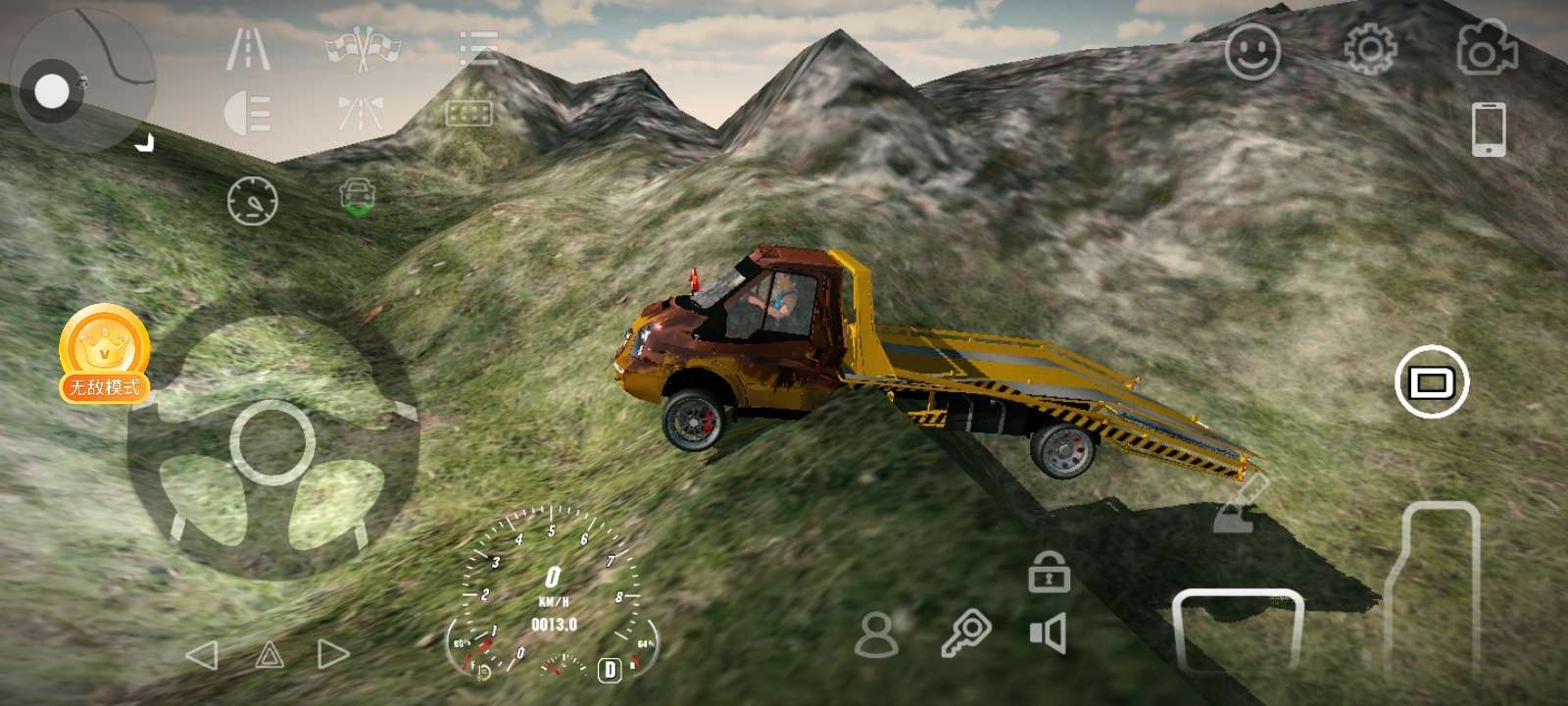Open the settings gear
1568x706 pixels.
click(x=1370, y=49)
